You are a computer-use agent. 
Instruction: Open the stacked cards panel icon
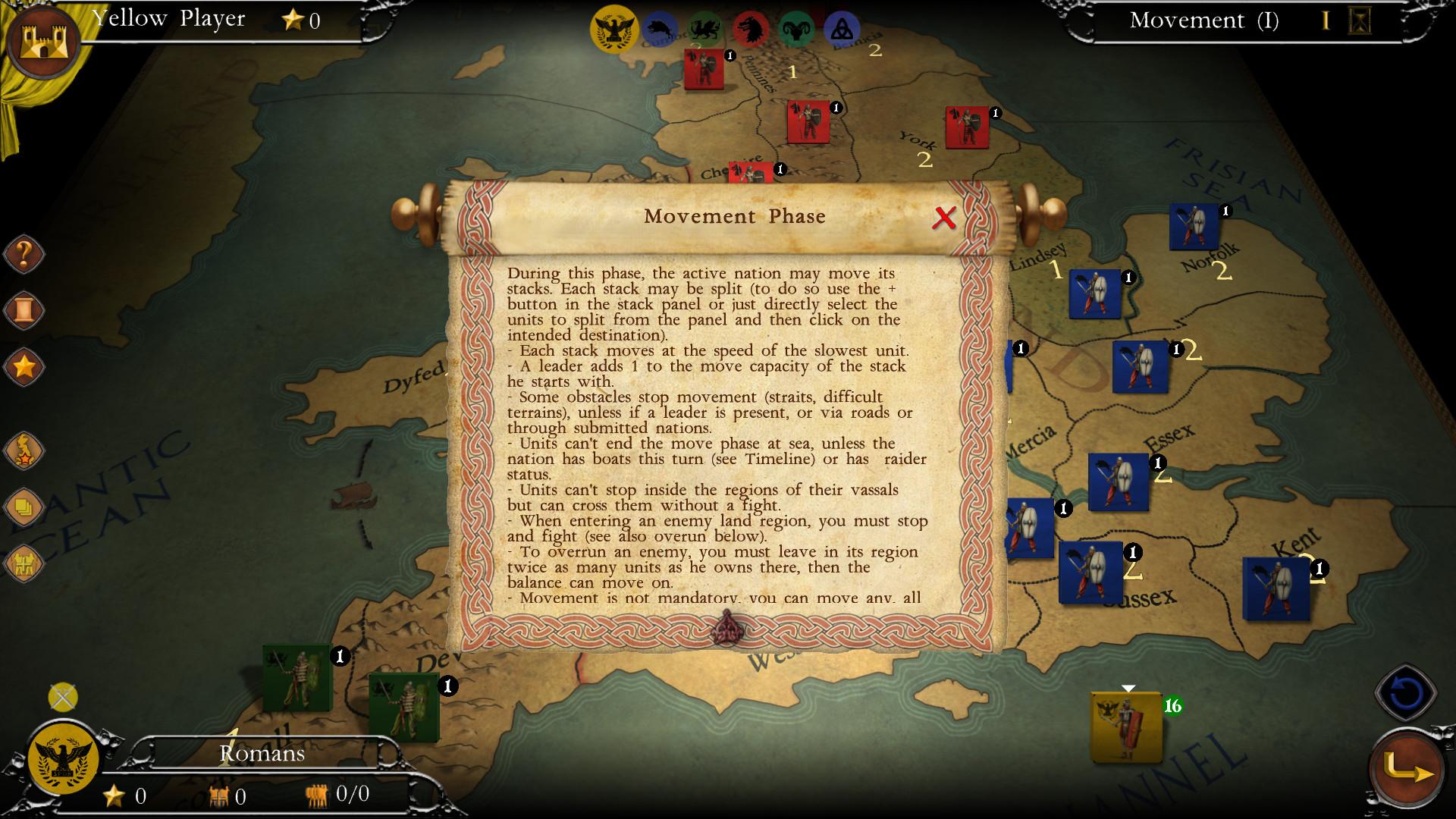pyautogui.click(x=23, y=504)
